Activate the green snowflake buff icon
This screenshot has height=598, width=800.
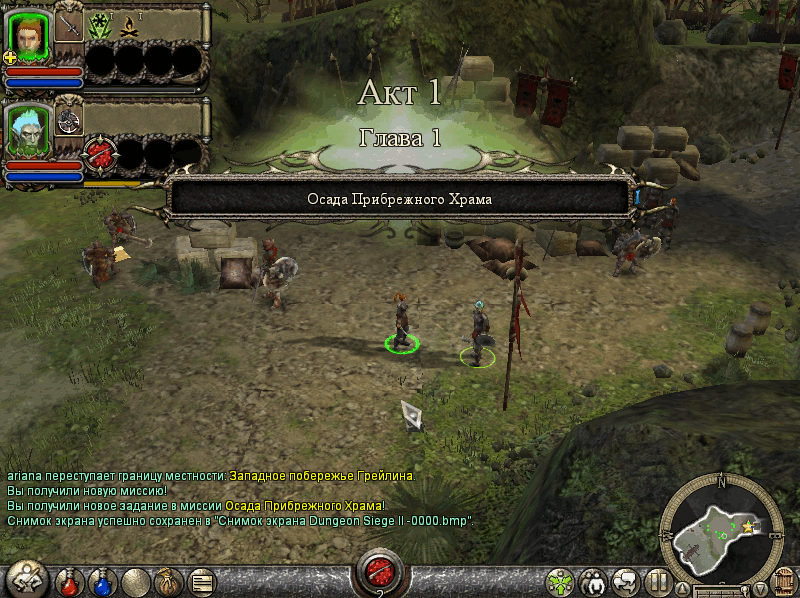pos(99,26)
